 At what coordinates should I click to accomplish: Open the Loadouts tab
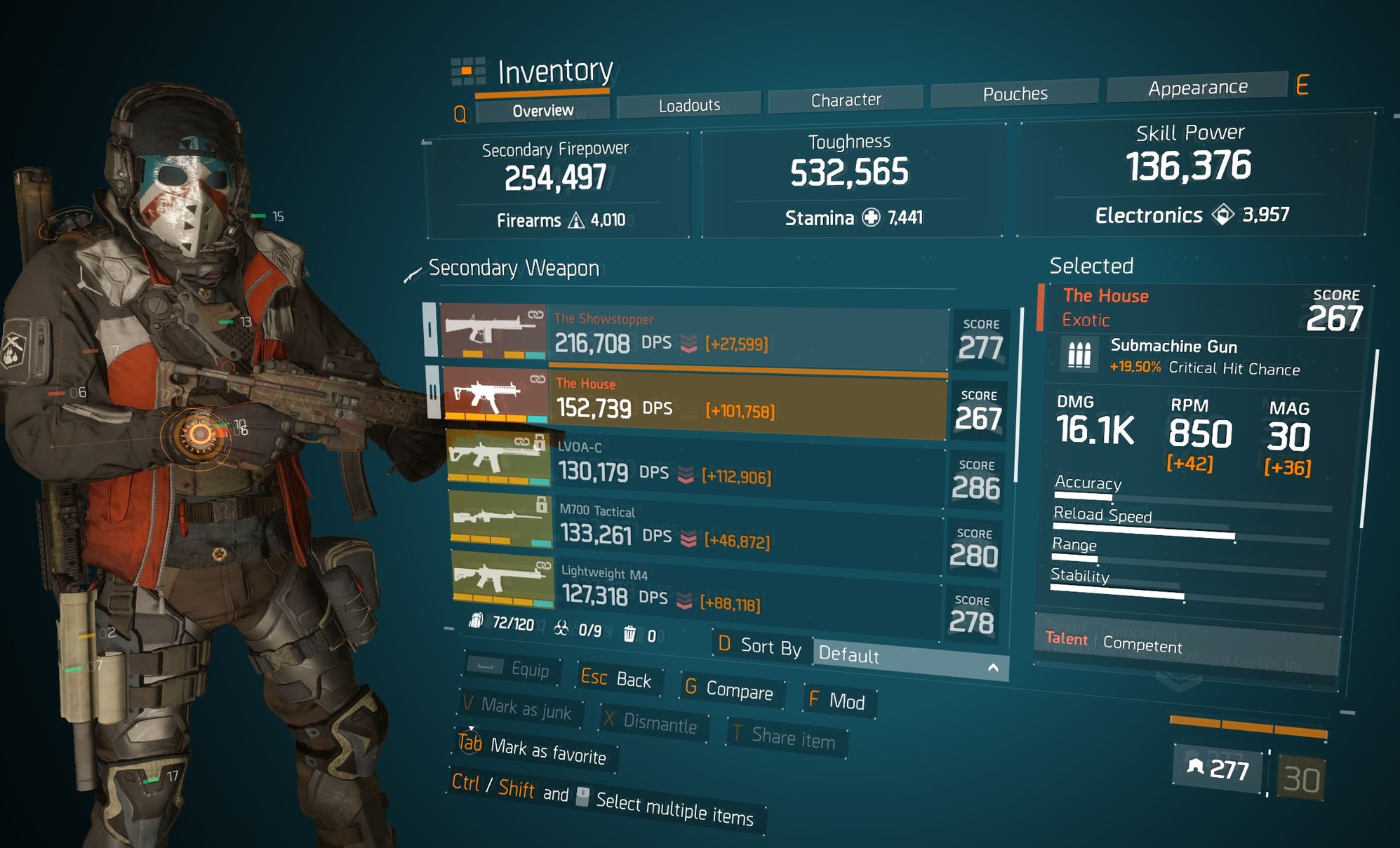[x=689, y=105]
